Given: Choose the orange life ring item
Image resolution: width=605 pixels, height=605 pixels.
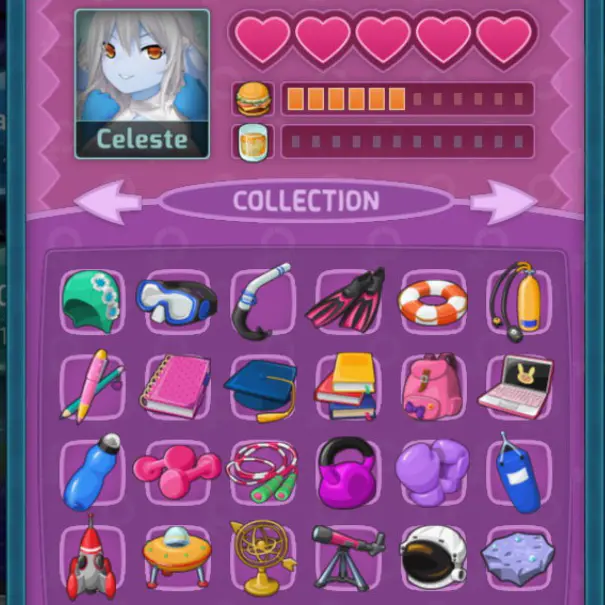Looking at the screenshot, I should click(432, 300).
